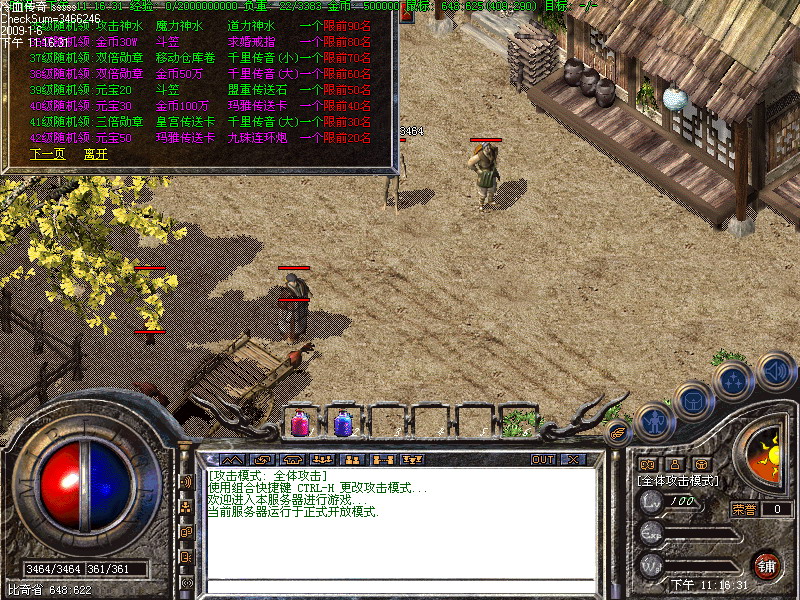The image size is (800, 600).
Task: Open the red 铺 shop button
Action: (x=767, y=564)
